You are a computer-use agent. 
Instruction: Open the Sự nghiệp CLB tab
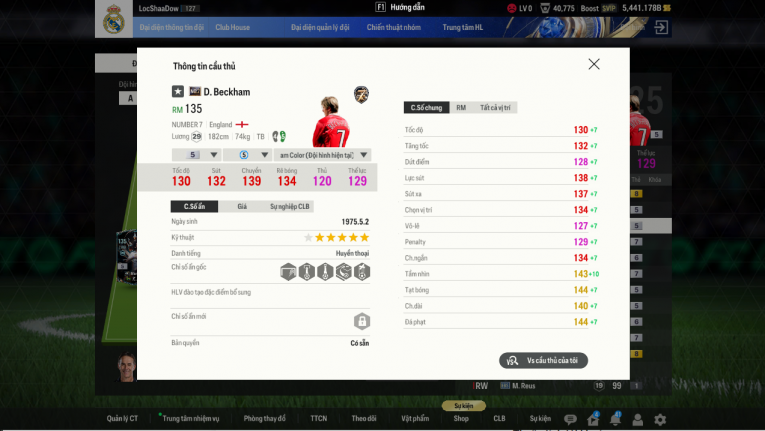pos(291,206)
